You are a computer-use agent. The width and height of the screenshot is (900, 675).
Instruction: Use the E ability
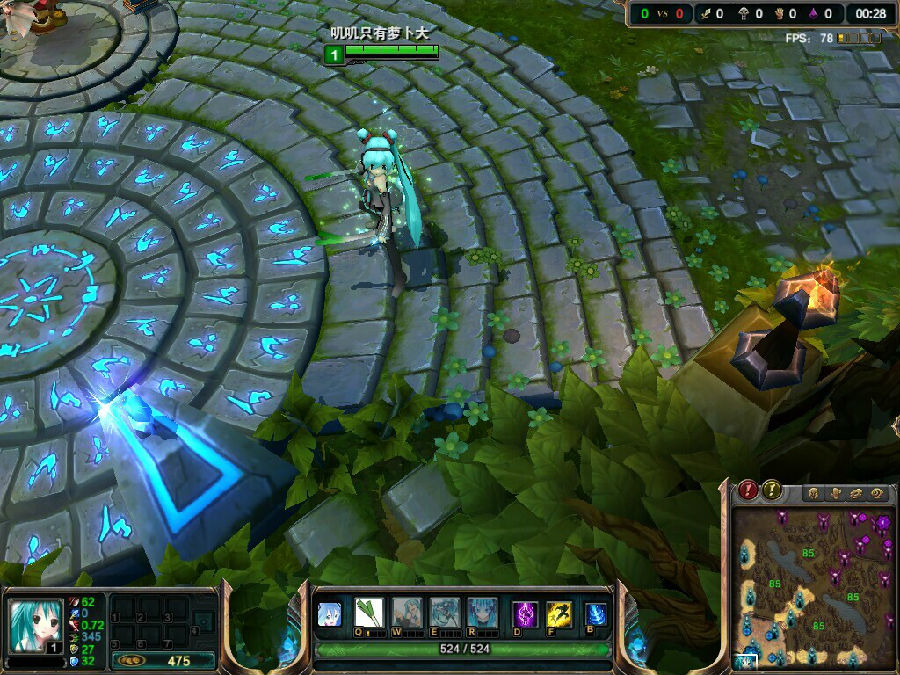pyautogui.click(x=445, y=613)
